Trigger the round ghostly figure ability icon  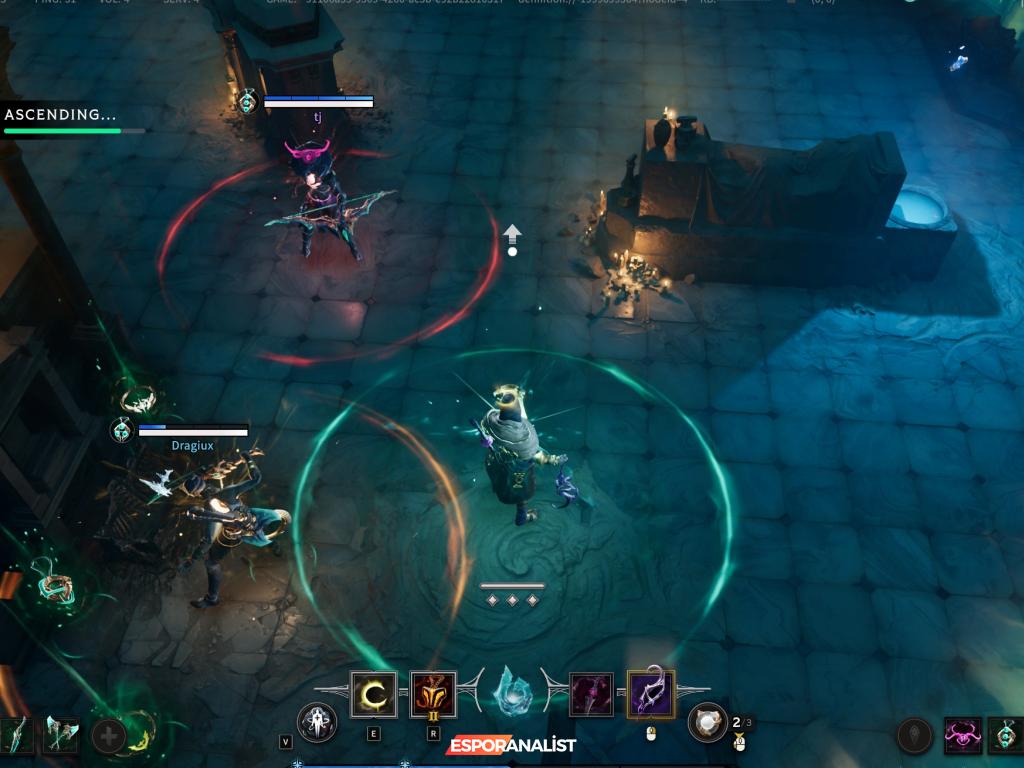(317, 722)
